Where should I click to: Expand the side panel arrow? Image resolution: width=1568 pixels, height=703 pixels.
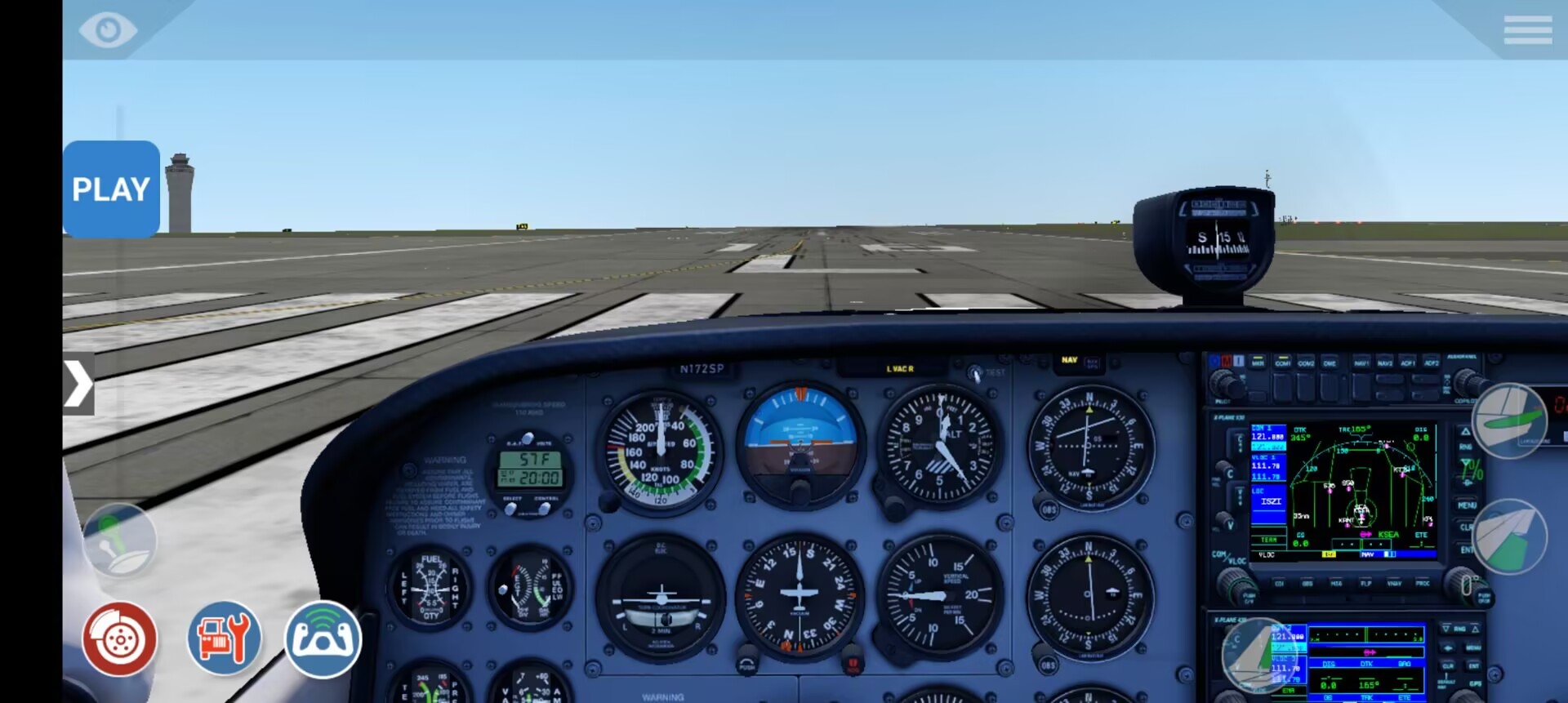pos(78,384)
